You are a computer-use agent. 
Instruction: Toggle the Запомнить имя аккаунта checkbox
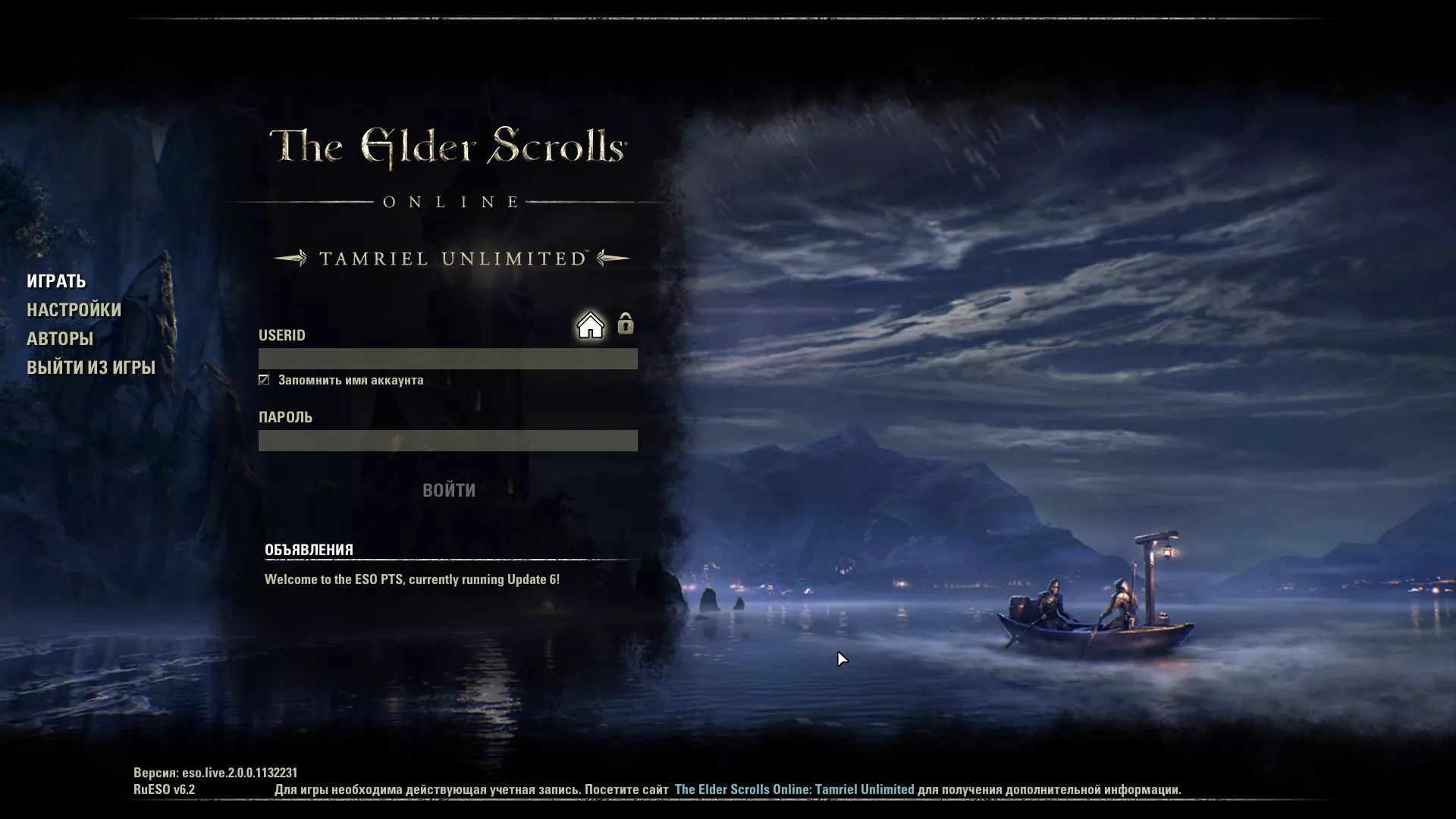coord(264,380)
